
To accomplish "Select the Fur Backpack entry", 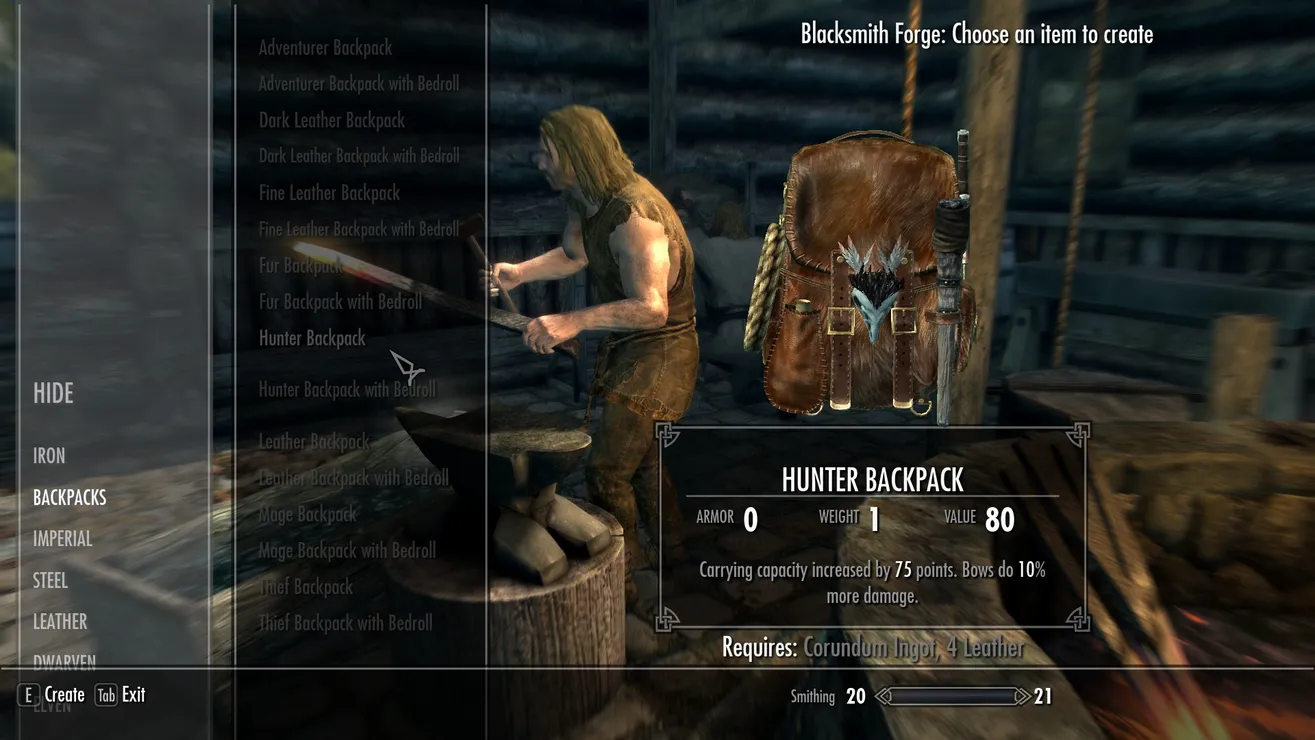I will click(300, 265).
